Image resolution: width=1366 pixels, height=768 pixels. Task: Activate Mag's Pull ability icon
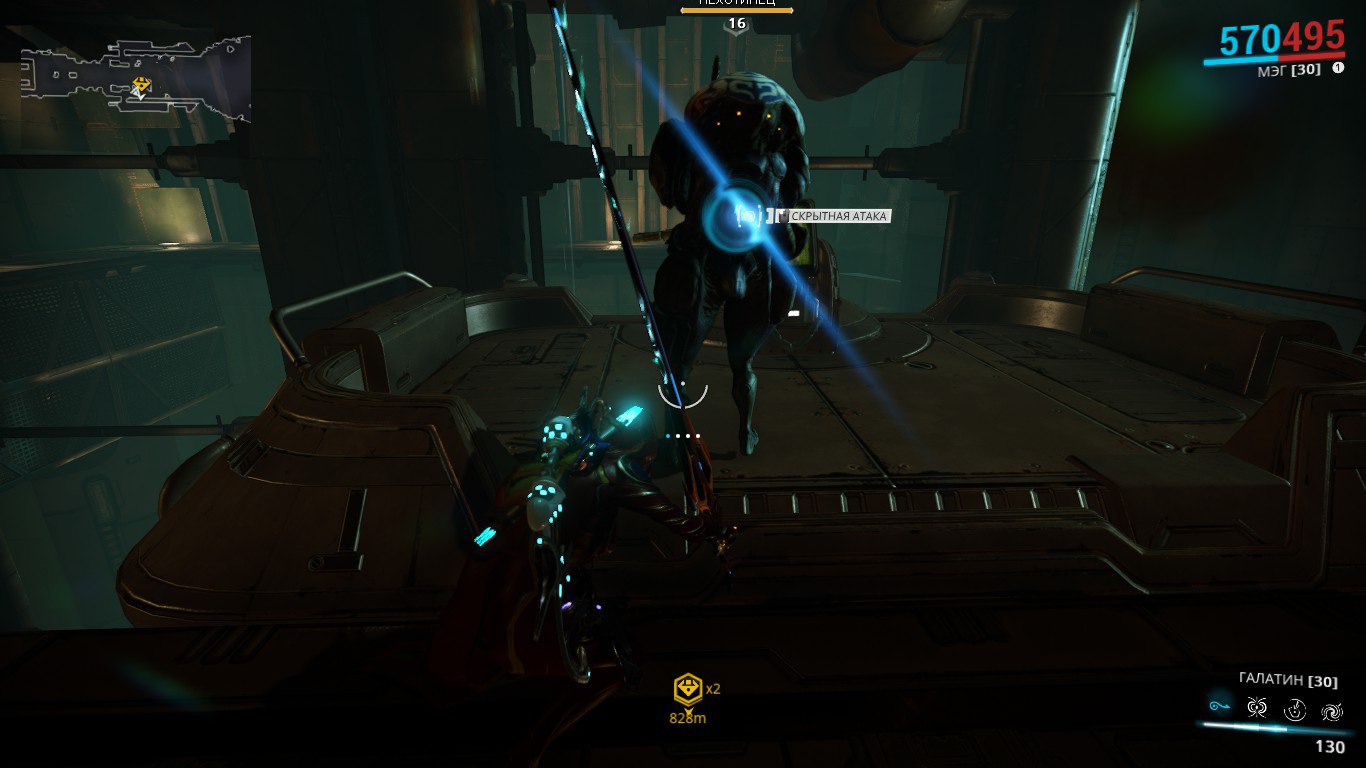(1220, 706)
